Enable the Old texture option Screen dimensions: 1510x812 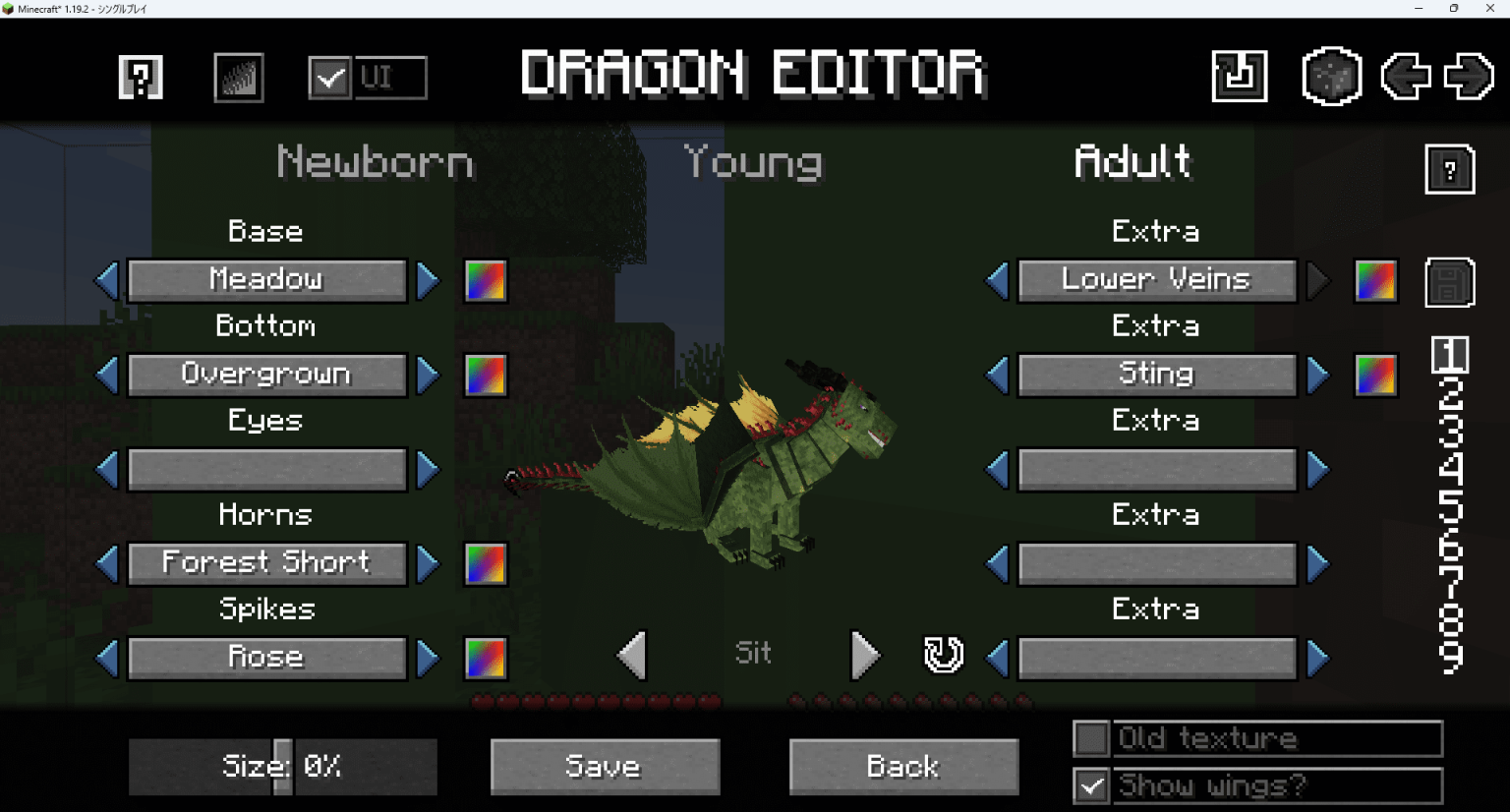(1094, 738)
